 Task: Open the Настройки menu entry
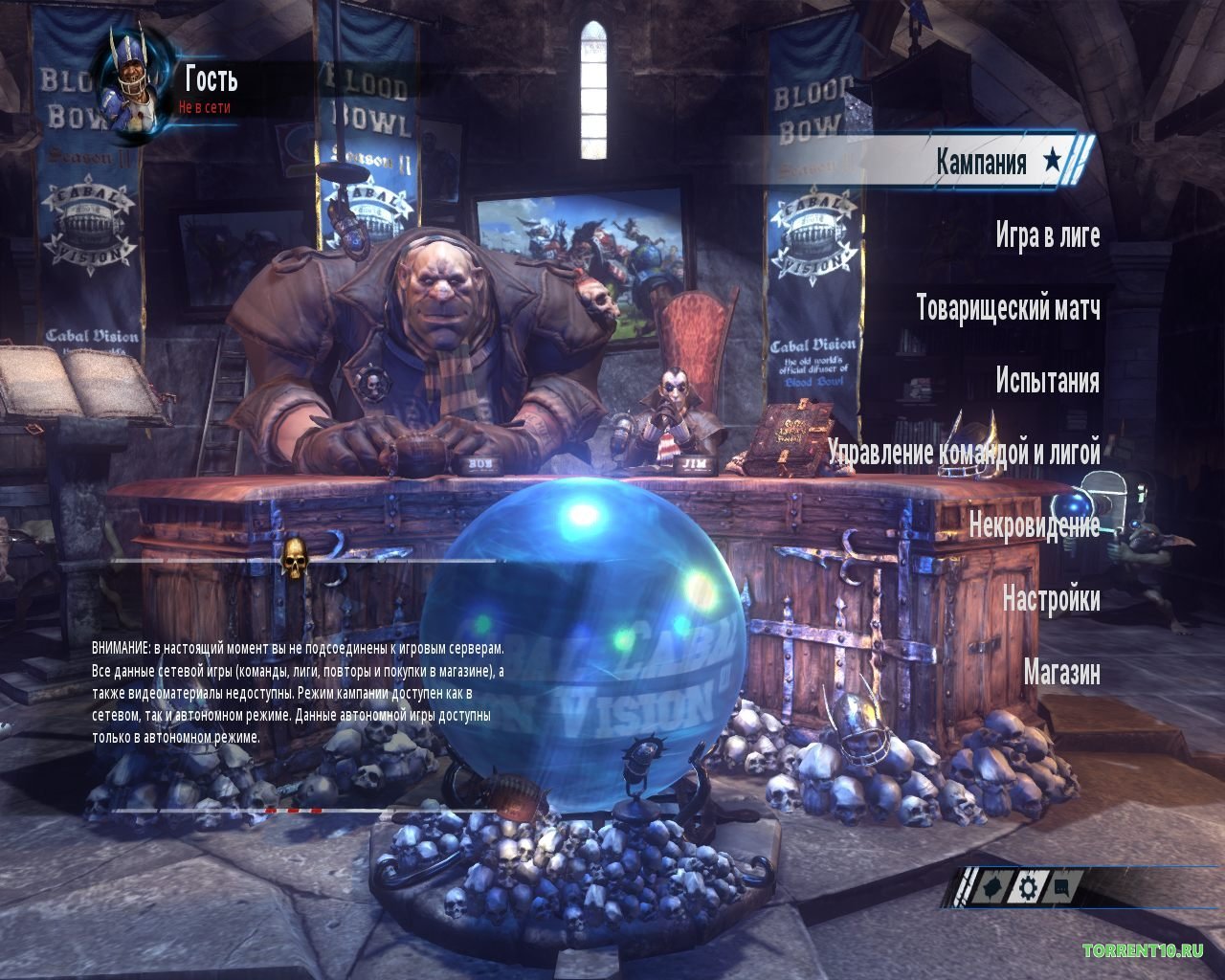click(x=1054, y=598)
